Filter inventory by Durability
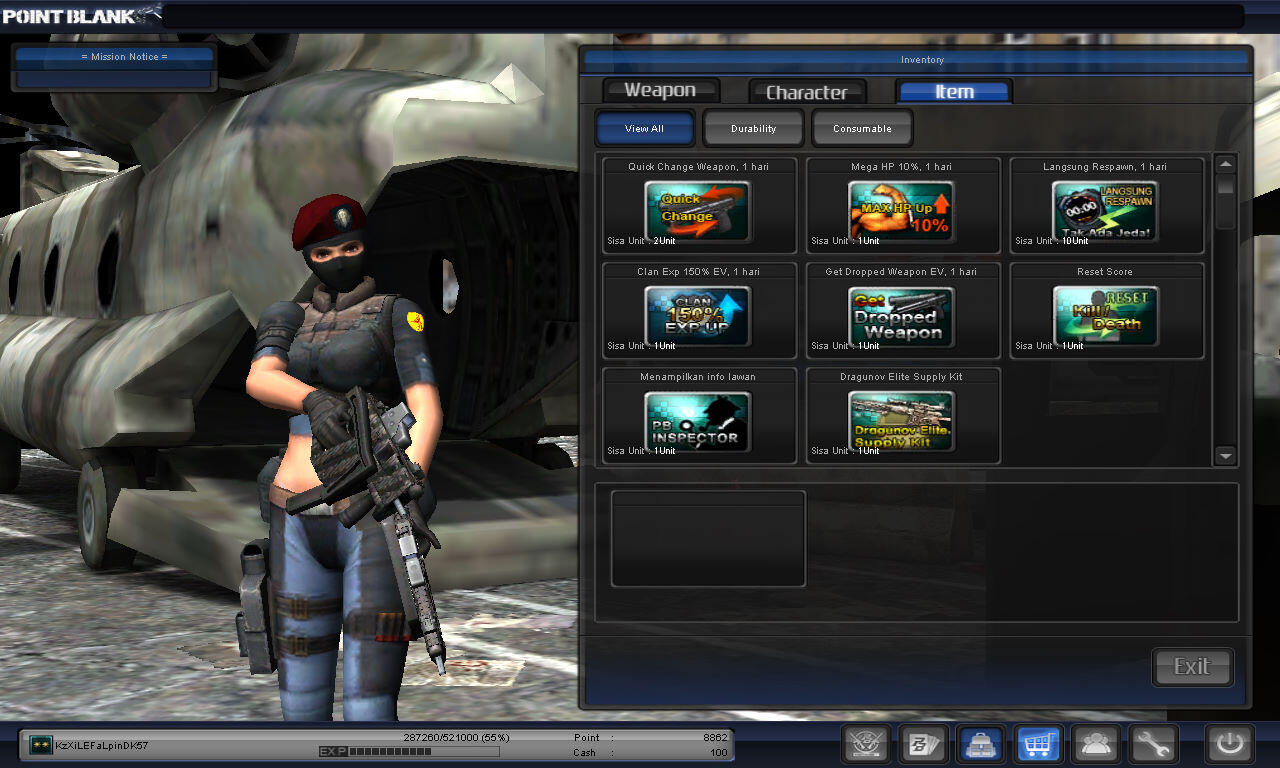The height and width of the screenshot is (768, 1280). coord(753,129)
